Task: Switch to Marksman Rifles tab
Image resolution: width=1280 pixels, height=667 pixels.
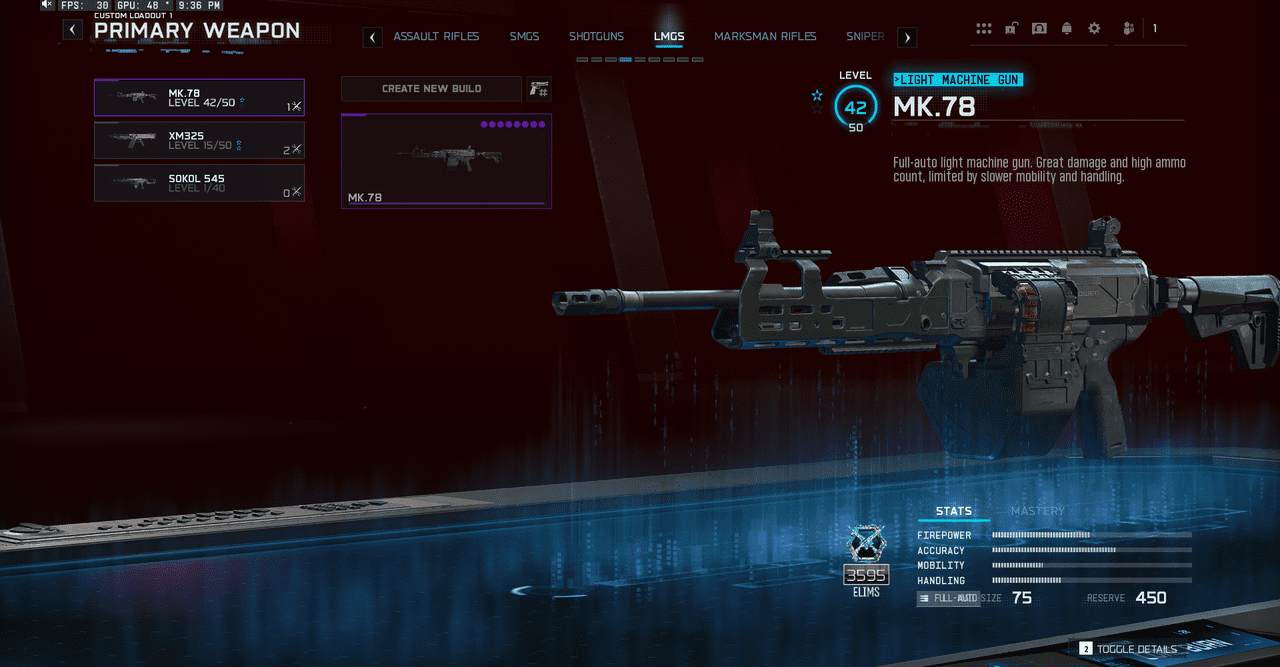Action: tap(765, 37)
